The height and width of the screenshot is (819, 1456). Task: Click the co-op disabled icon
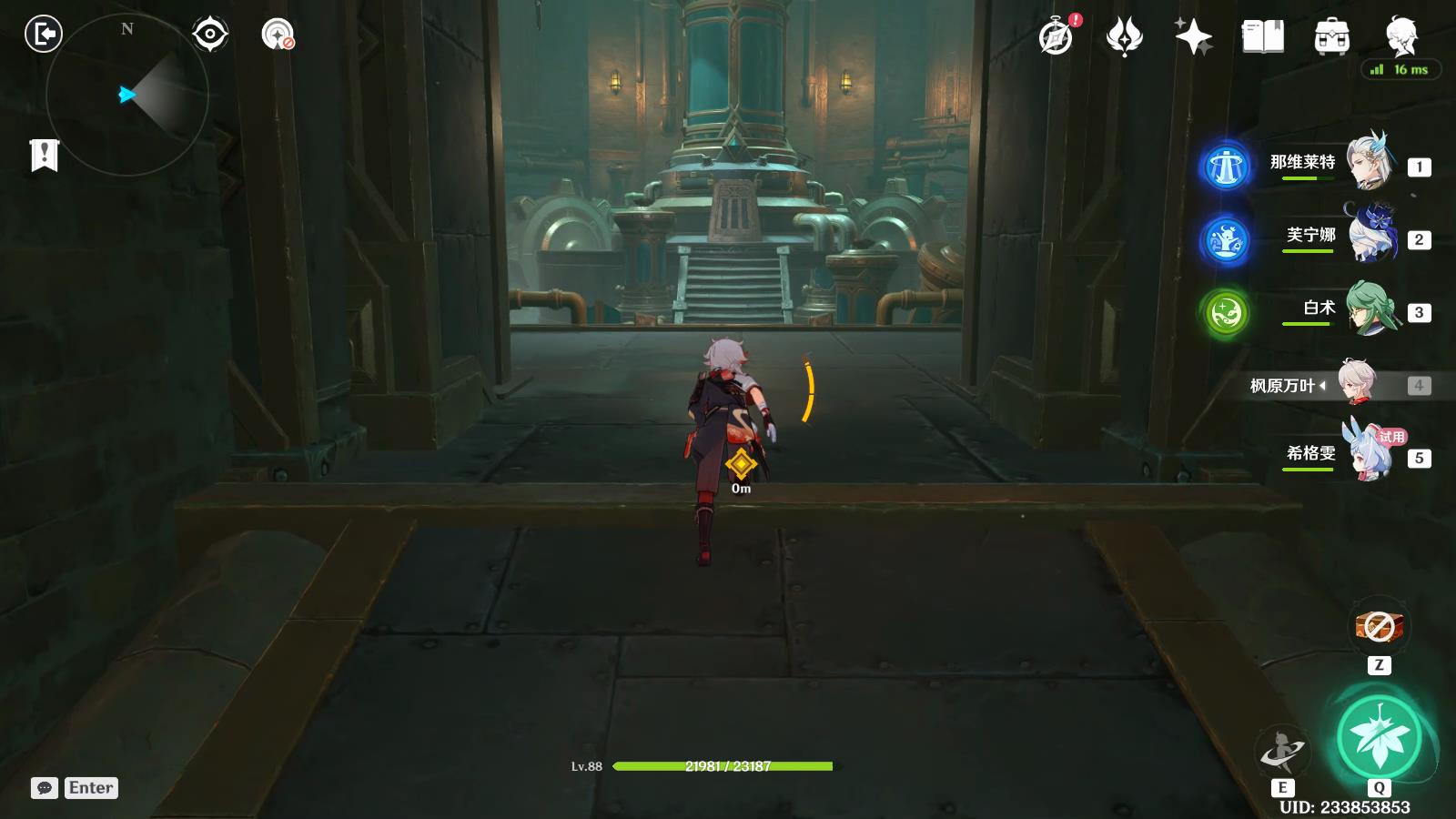coord(278,35)
